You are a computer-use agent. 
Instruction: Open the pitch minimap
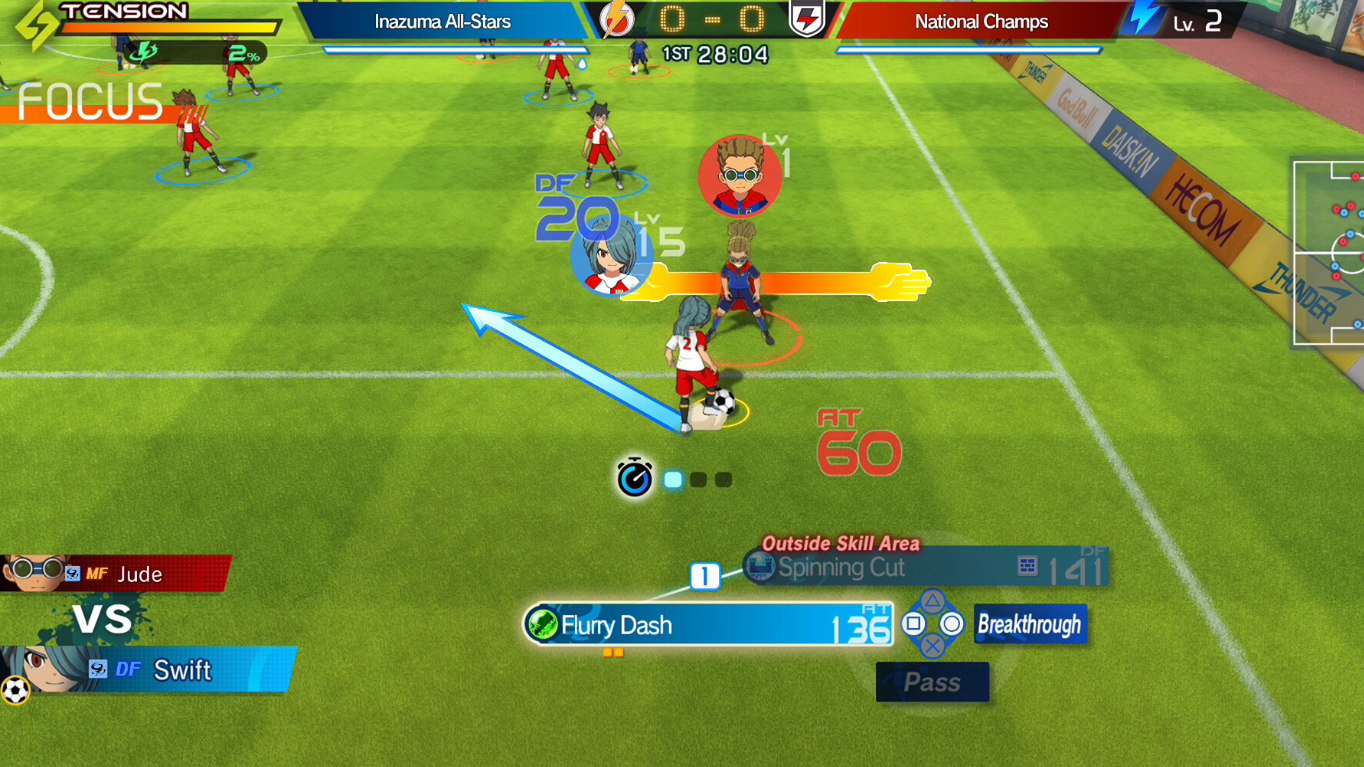coord(1328,252)
